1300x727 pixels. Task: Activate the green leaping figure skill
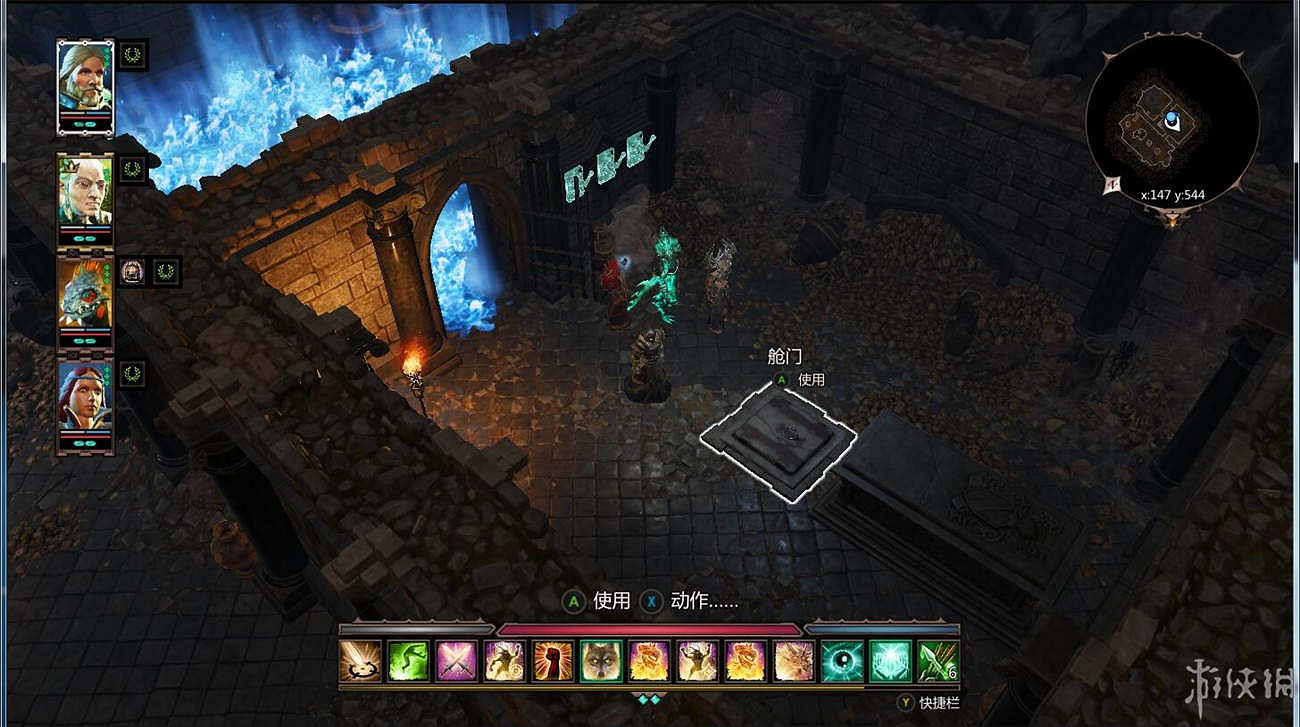[409, 661]
